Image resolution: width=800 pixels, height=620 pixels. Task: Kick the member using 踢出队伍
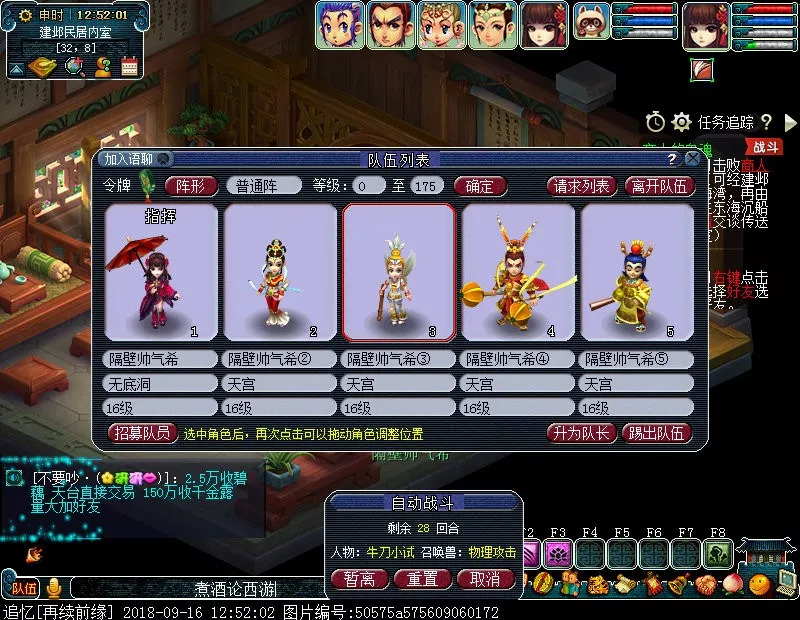click(656, 433)
